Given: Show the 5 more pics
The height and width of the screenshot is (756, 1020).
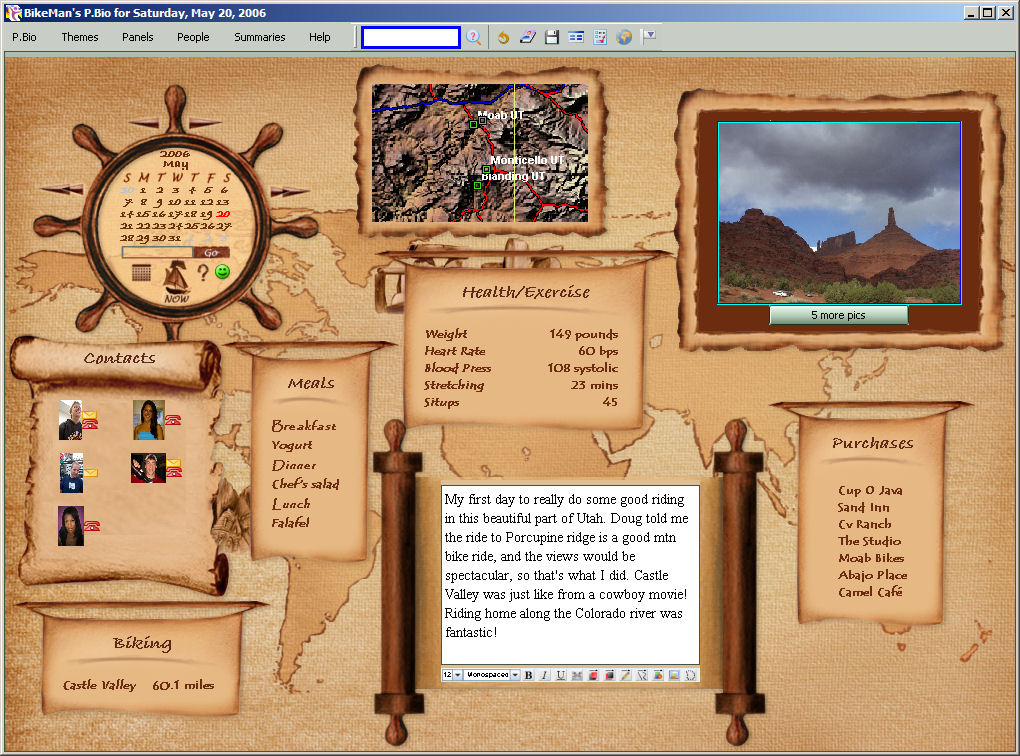Looking at the screenshot, I should point(839,315).
